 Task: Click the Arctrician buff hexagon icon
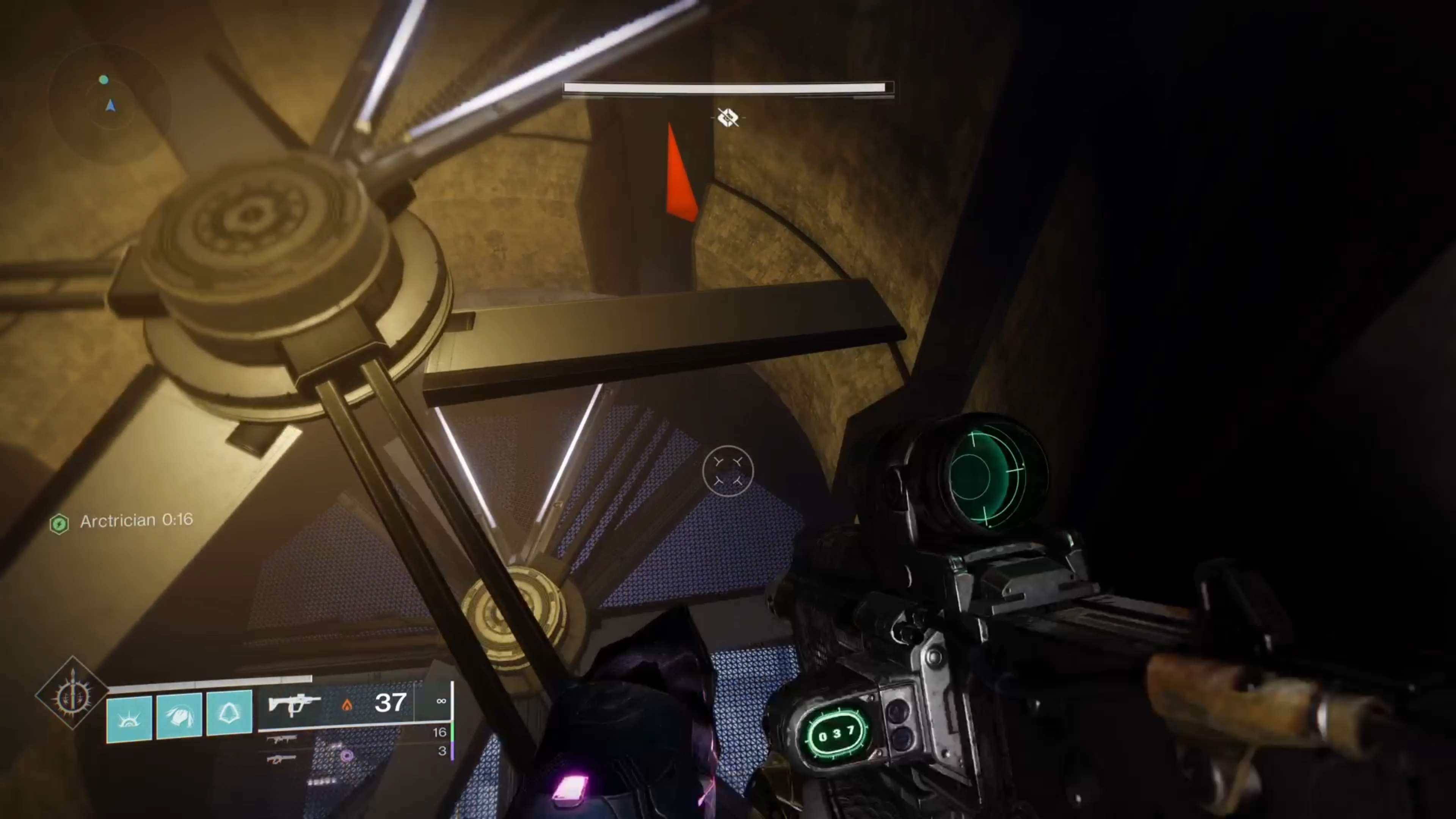[59, 524]
